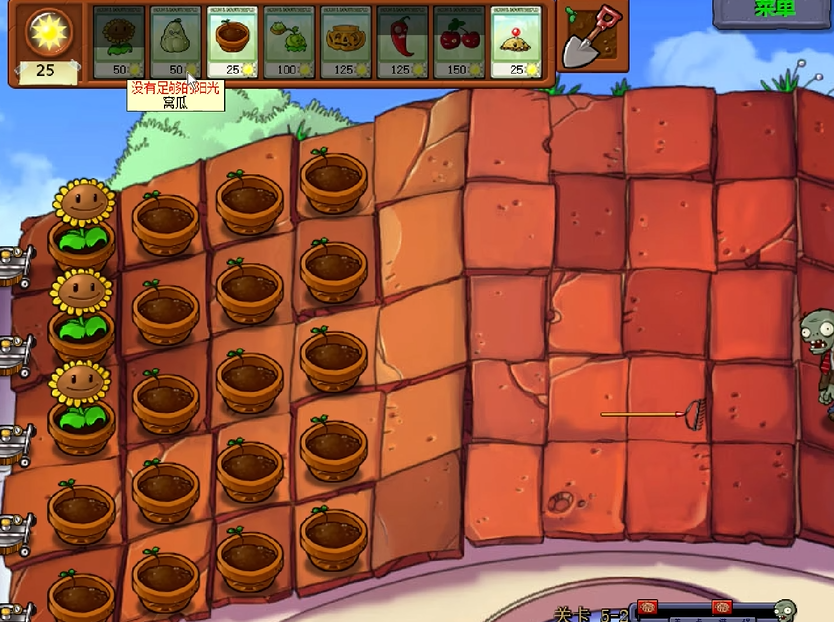Open the green-text menu button
The height and width of the screenshot is (622, 834).
[x=773, y=12]
